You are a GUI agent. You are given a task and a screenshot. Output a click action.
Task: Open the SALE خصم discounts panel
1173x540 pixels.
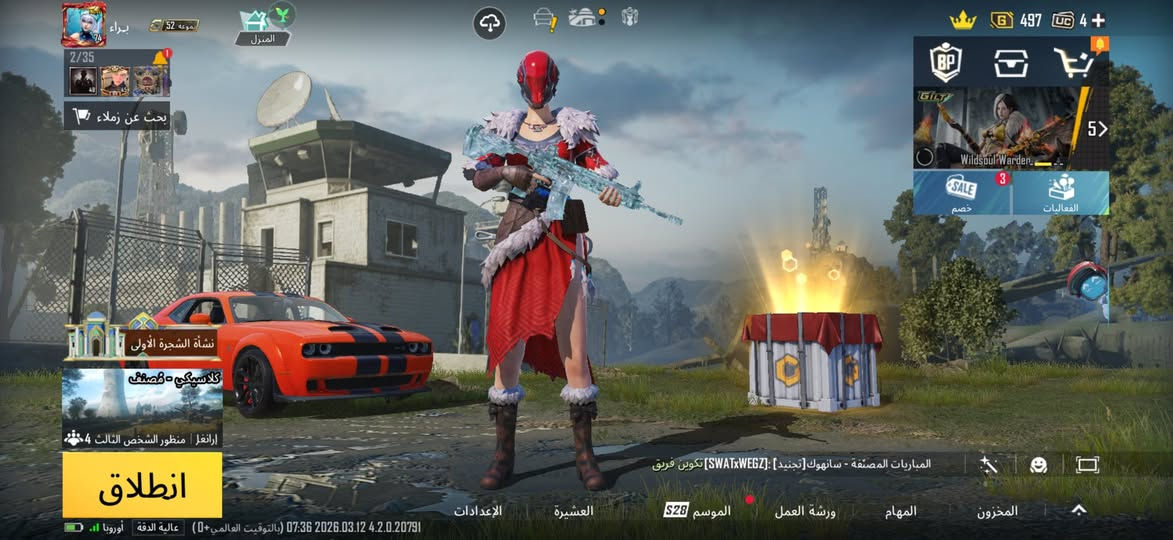[x=961, y=192]
